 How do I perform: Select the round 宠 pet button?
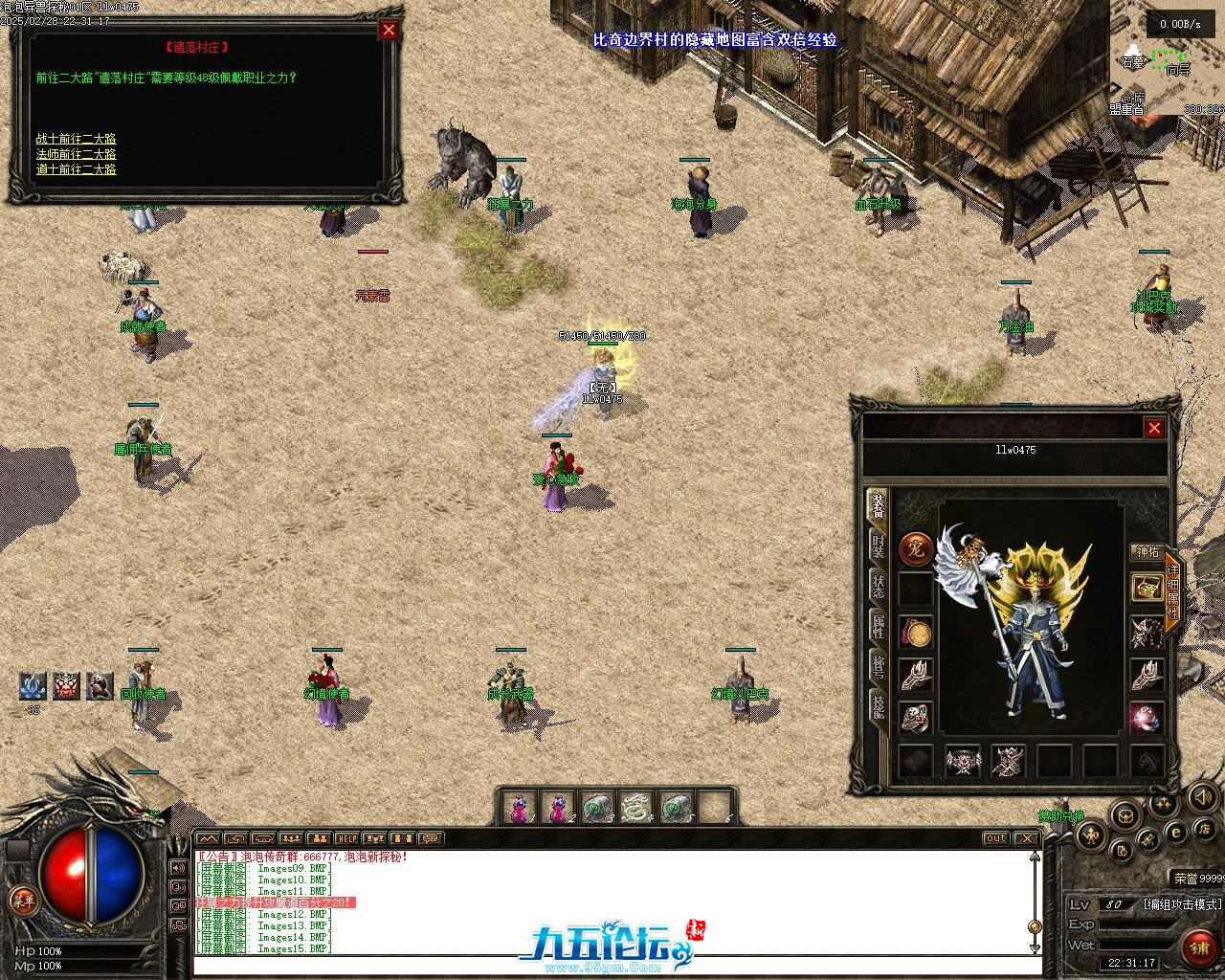tap(916, 549)
